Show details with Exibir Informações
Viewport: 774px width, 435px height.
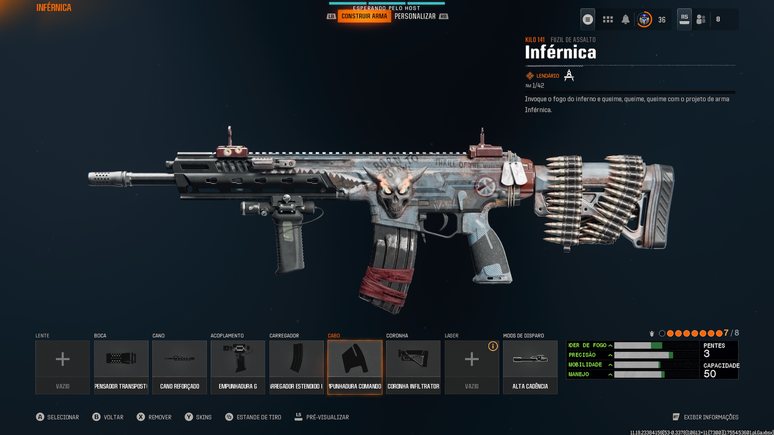point(705,417)
